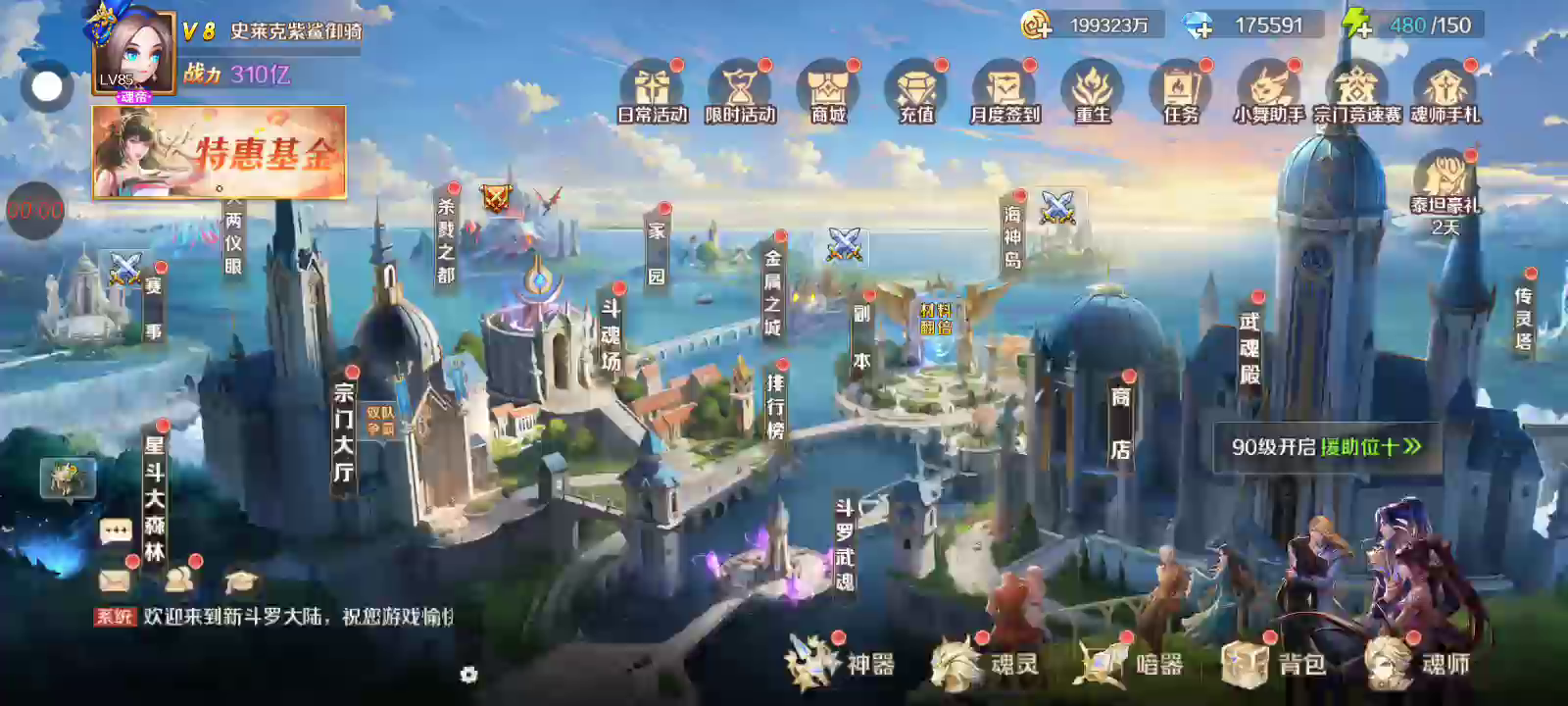Open the 重生 rebirth menu
Viewport: 1568px width, 706px height.
click(1093, 91)
